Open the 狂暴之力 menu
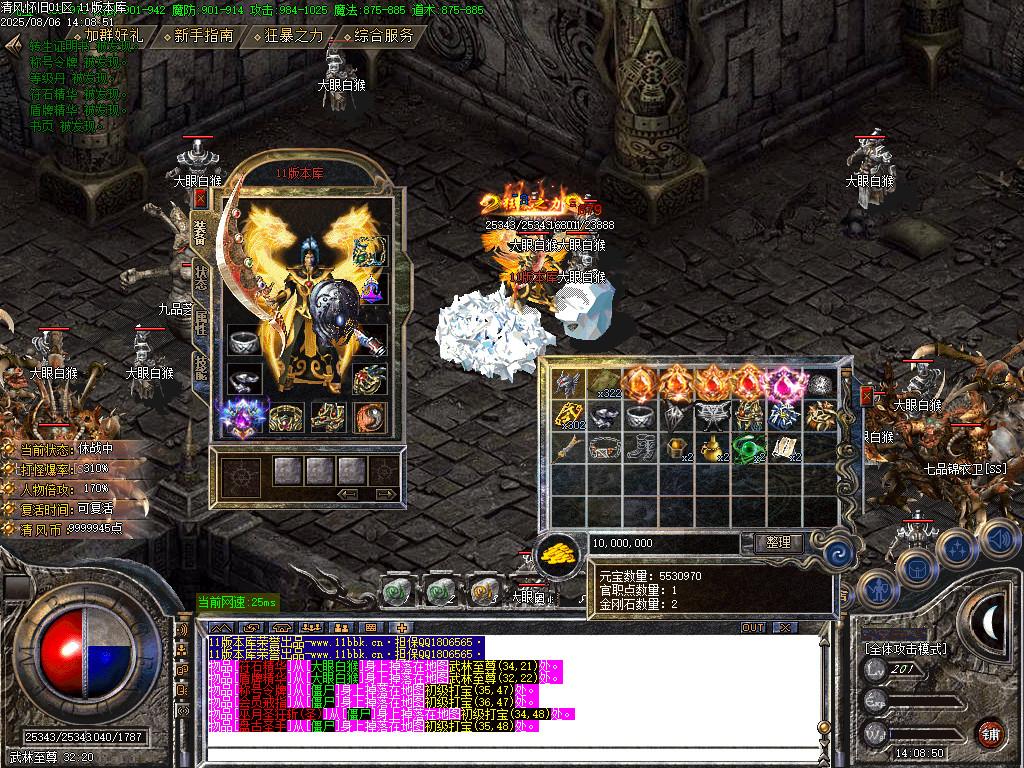The width and height of the screenshot is (1024, 768). tap(294, 35)
